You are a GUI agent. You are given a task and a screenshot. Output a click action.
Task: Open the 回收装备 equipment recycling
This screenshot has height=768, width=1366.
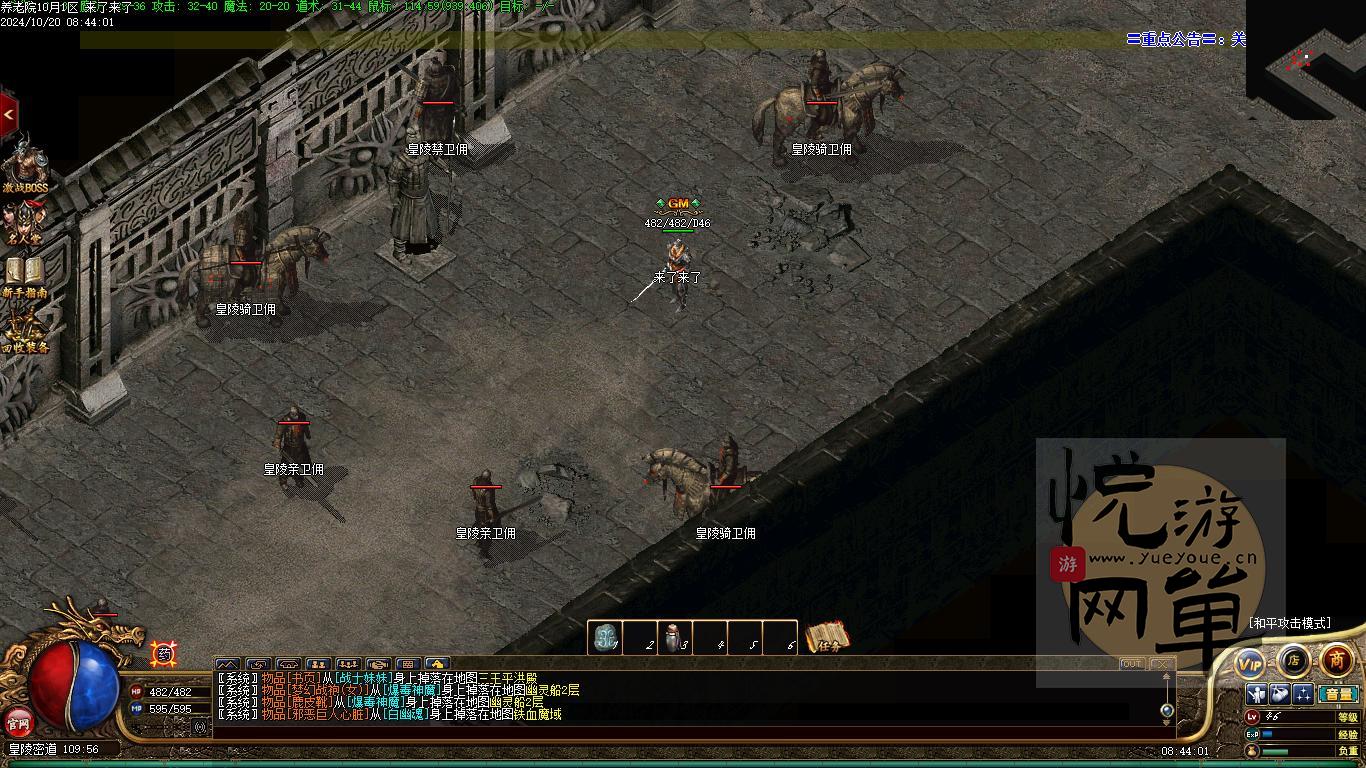click(25, 331)
